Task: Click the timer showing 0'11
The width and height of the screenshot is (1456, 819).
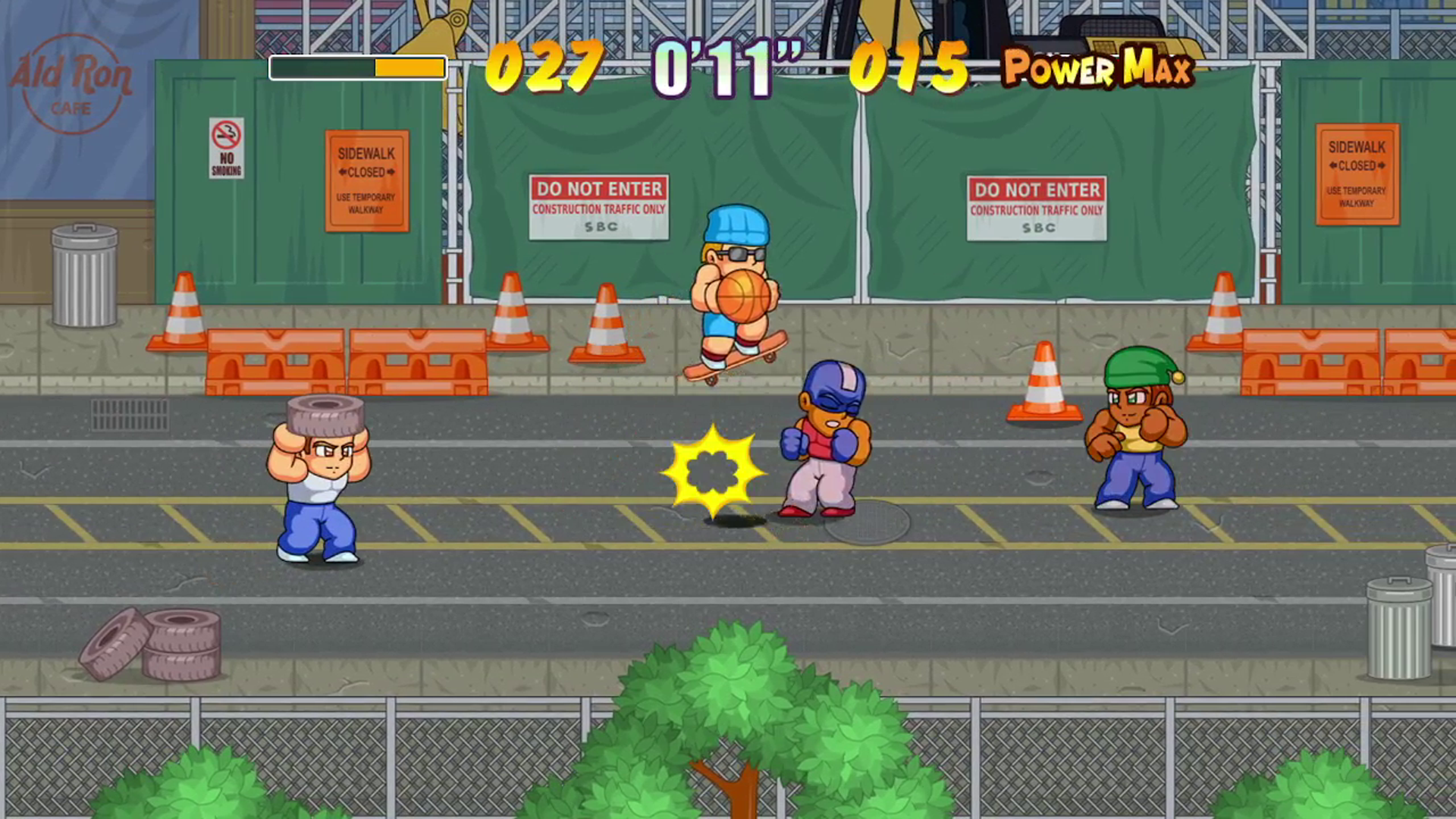Action: [x=724, y=70]
